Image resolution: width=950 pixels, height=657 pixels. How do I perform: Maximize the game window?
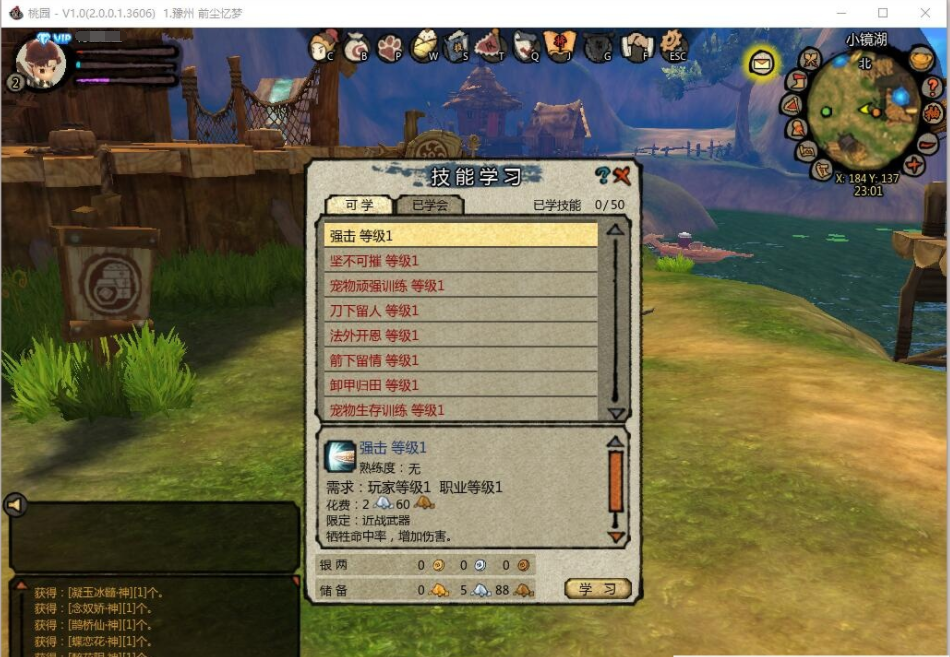click(883, 14)
